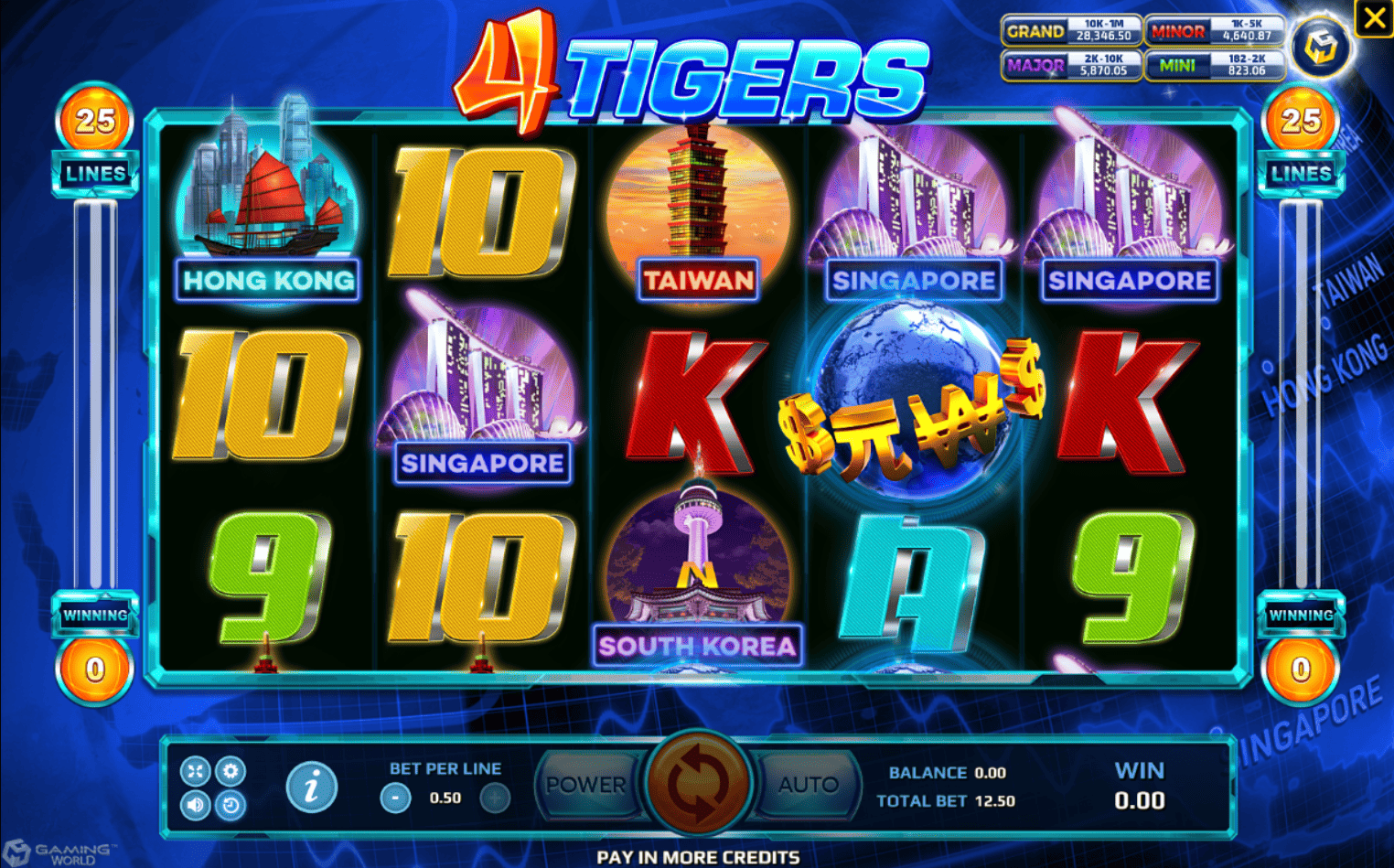
Task: Mute the game sound
Action: click(x=195, y=804)
